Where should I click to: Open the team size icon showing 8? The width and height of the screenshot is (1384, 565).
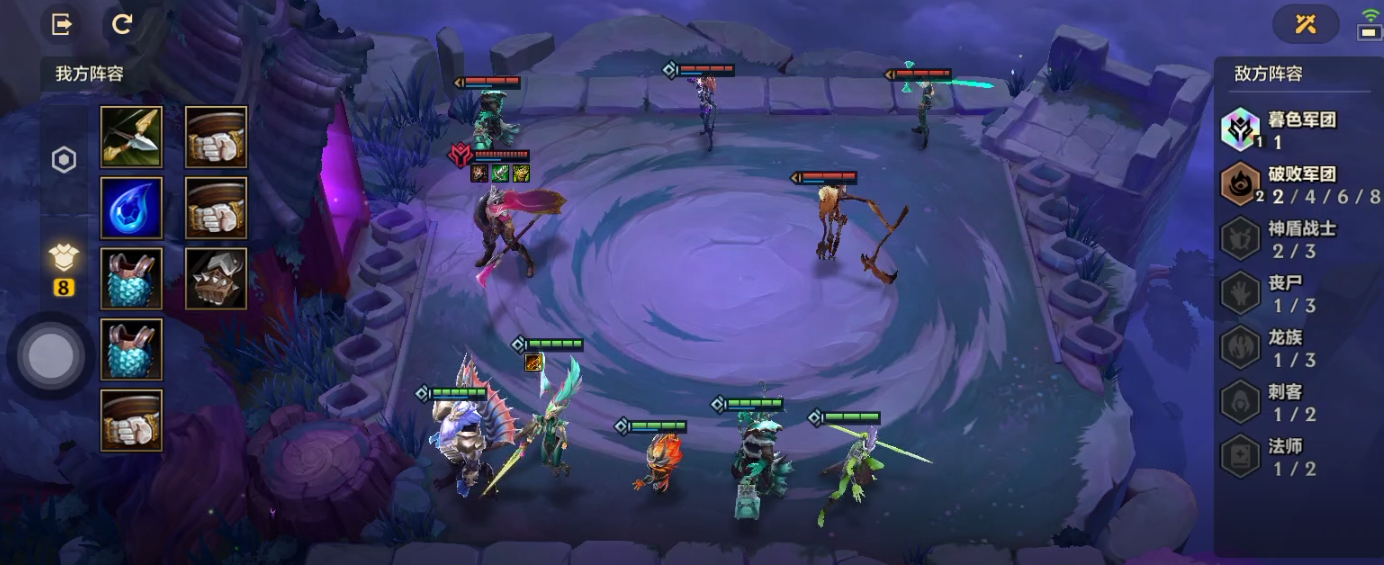click(64, 268)
